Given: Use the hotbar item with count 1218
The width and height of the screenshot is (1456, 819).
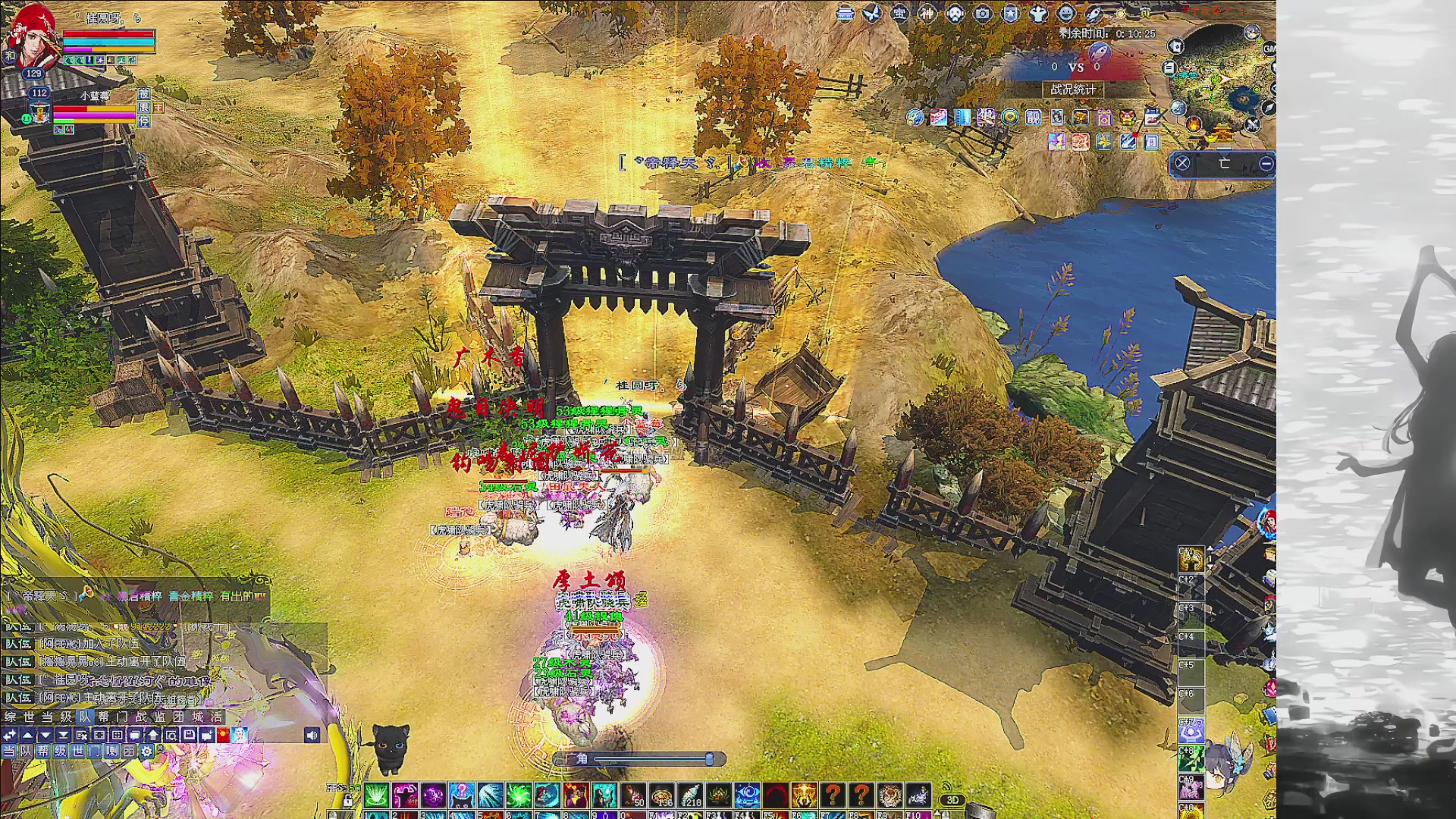Looking at the screenshot, I should tap(689, 795).
